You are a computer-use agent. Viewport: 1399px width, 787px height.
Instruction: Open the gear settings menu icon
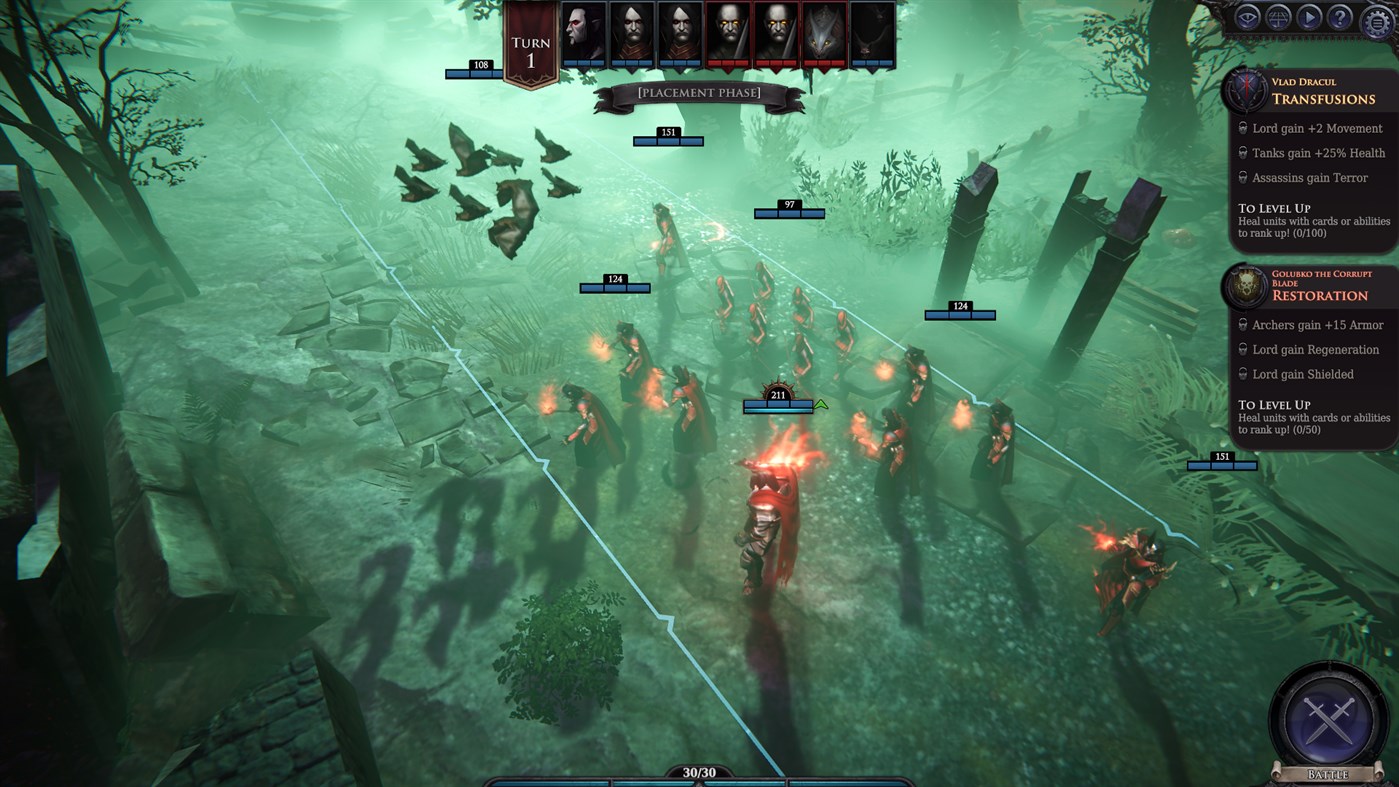click(x=1375, y=18)
